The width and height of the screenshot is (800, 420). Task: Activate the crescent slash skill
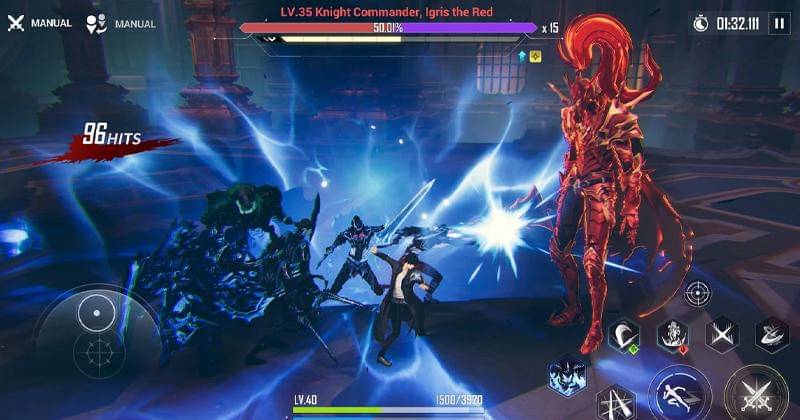624,336
